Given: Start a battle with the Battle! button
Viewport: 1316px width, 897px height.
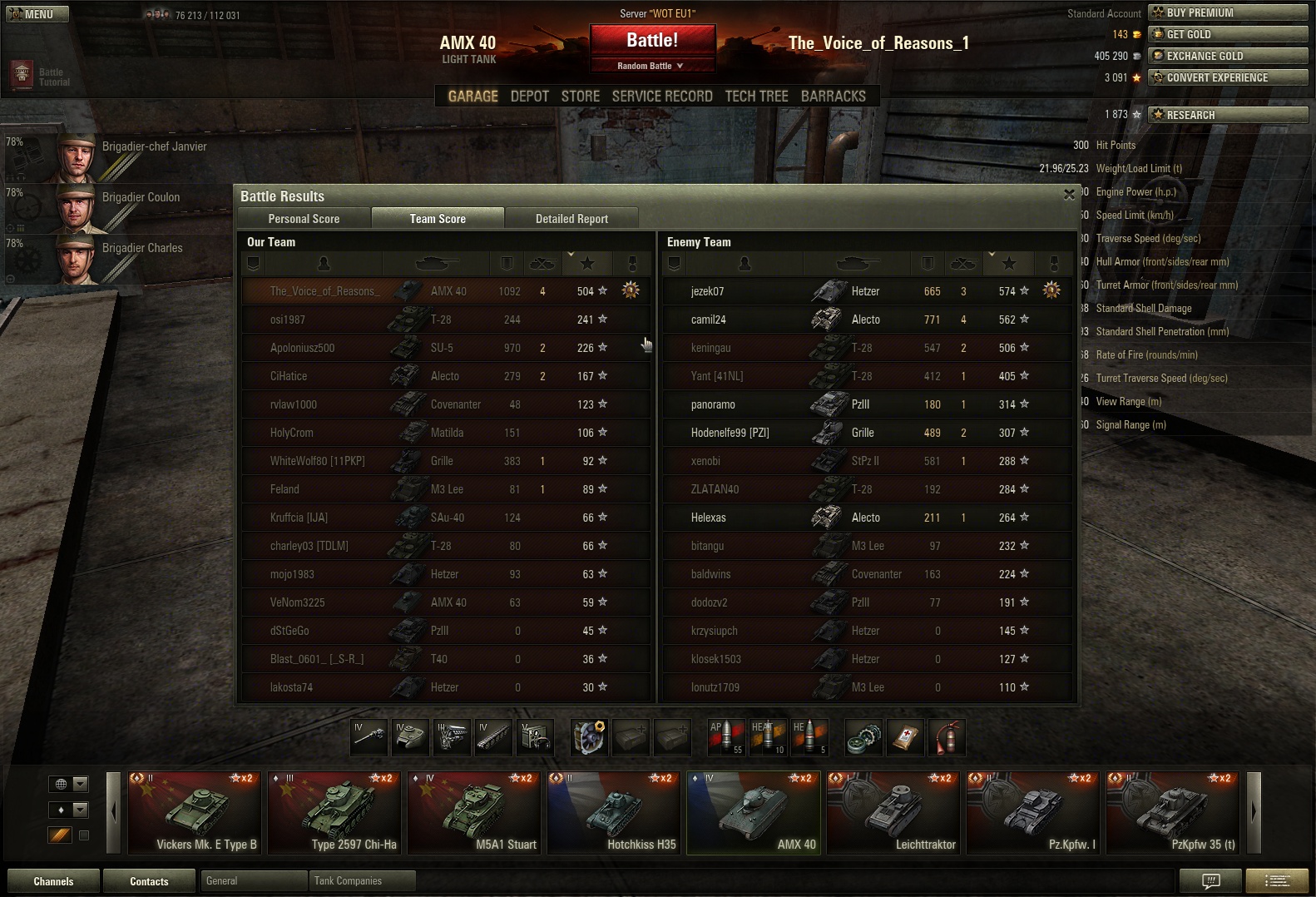Looking at the screenshot, I should click(x=652, y=40).
